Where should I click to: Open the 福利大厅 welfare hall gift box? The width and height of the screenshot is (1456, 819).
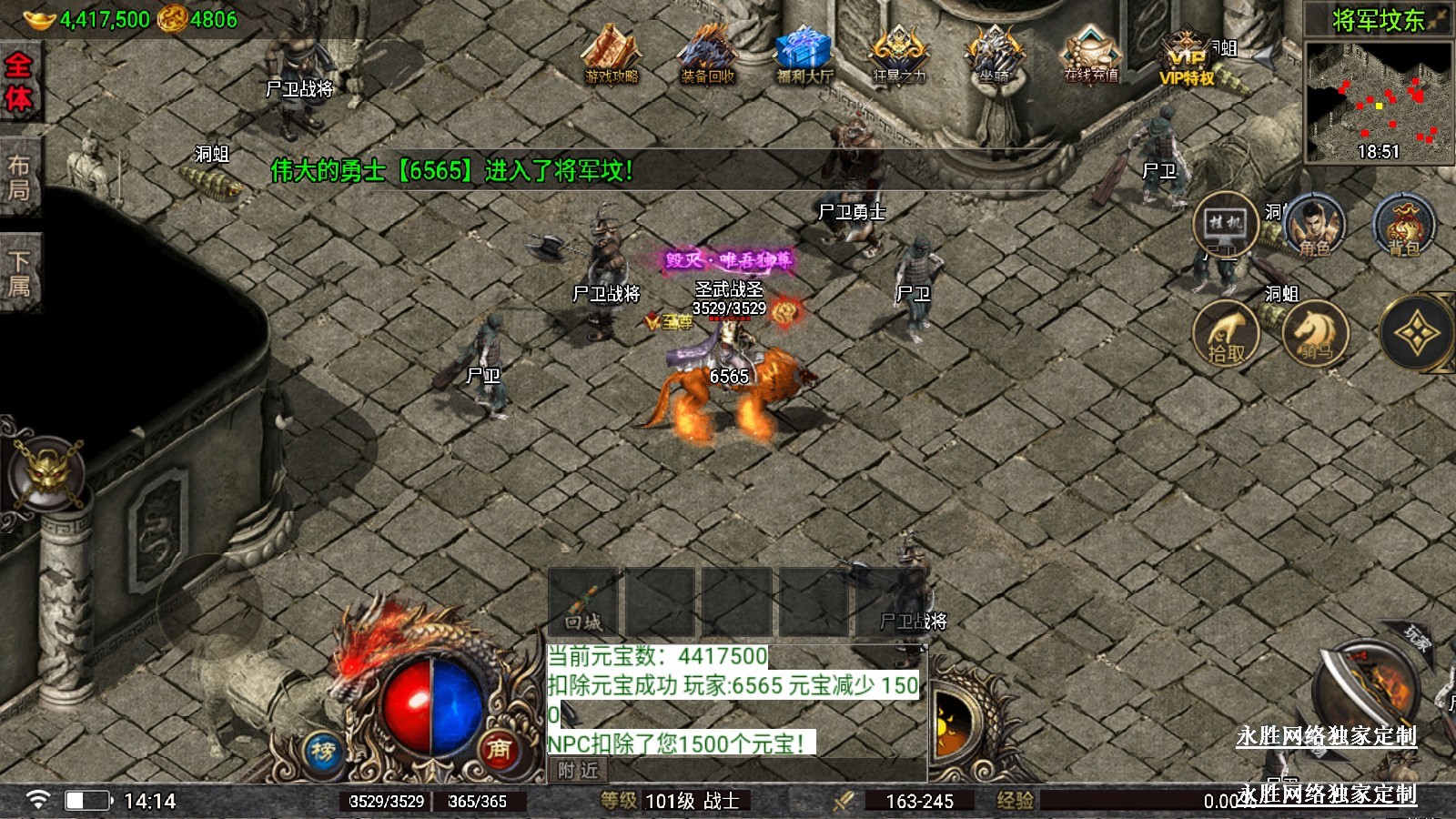tap(804, 56)
